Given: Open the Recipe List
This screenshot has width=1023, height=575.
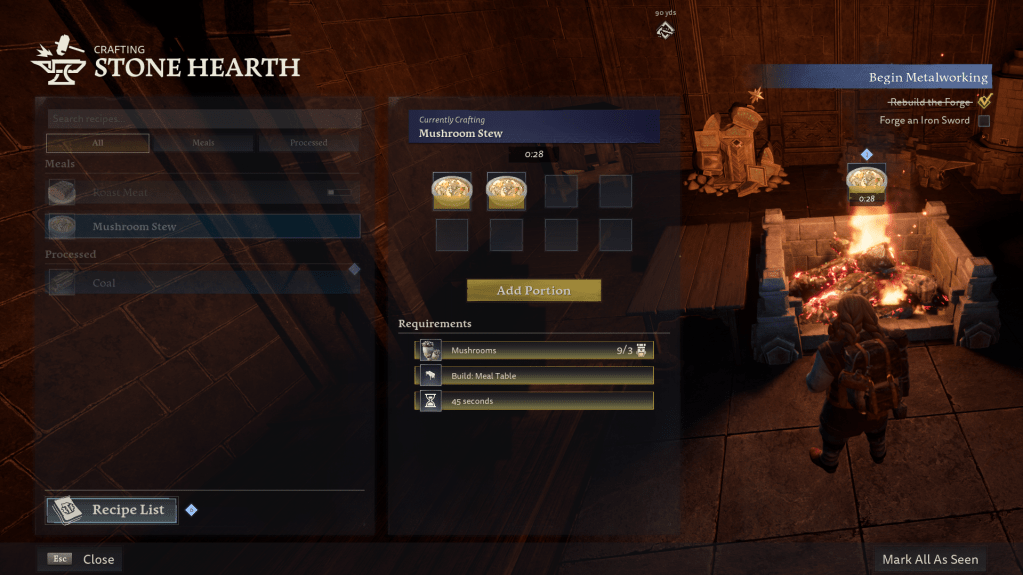Looking at the screenshot, I should pyautogui.click(x=112, y=510).
